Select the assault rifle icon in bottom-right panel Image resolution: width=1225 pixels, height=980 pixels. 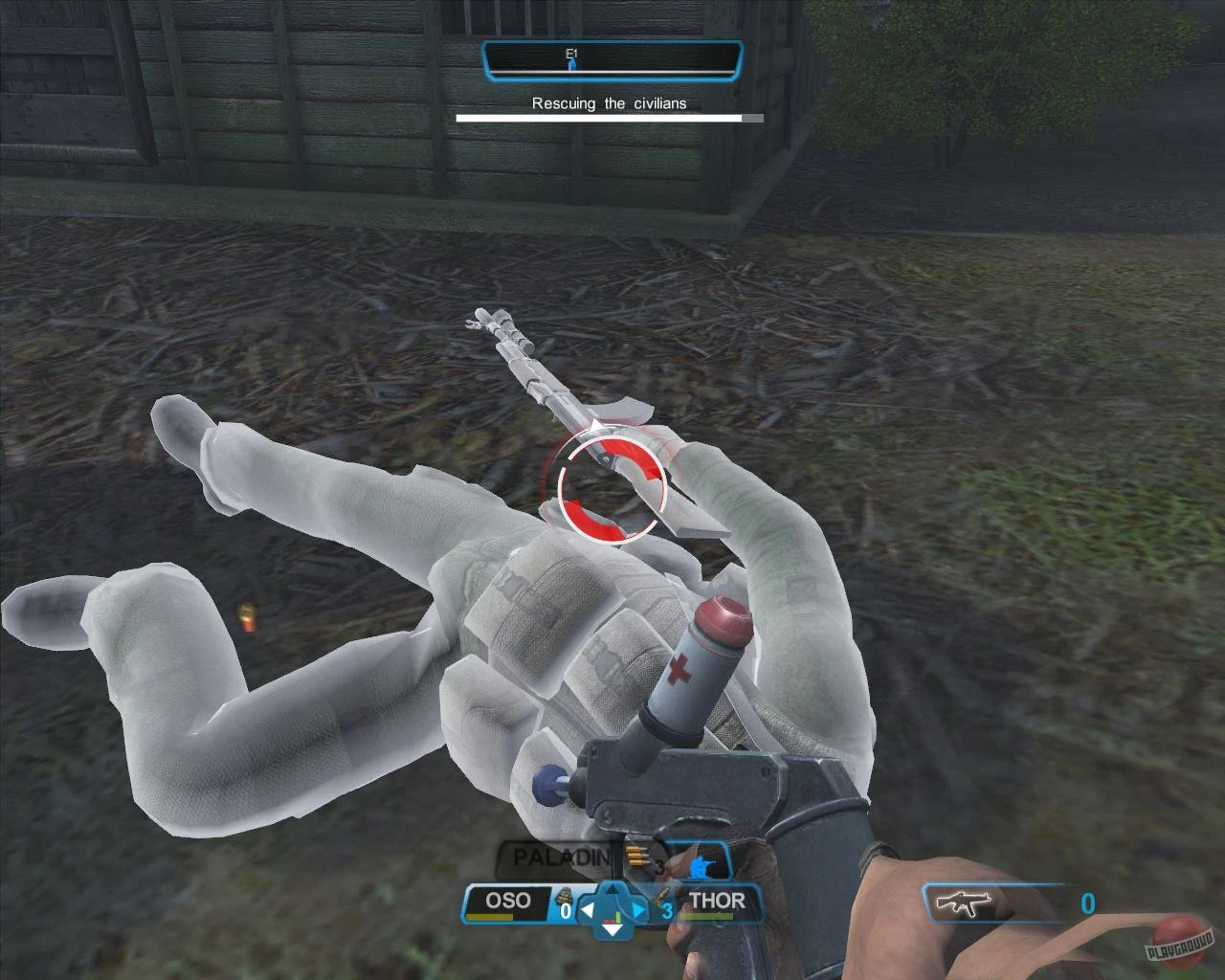coord(962,903)
